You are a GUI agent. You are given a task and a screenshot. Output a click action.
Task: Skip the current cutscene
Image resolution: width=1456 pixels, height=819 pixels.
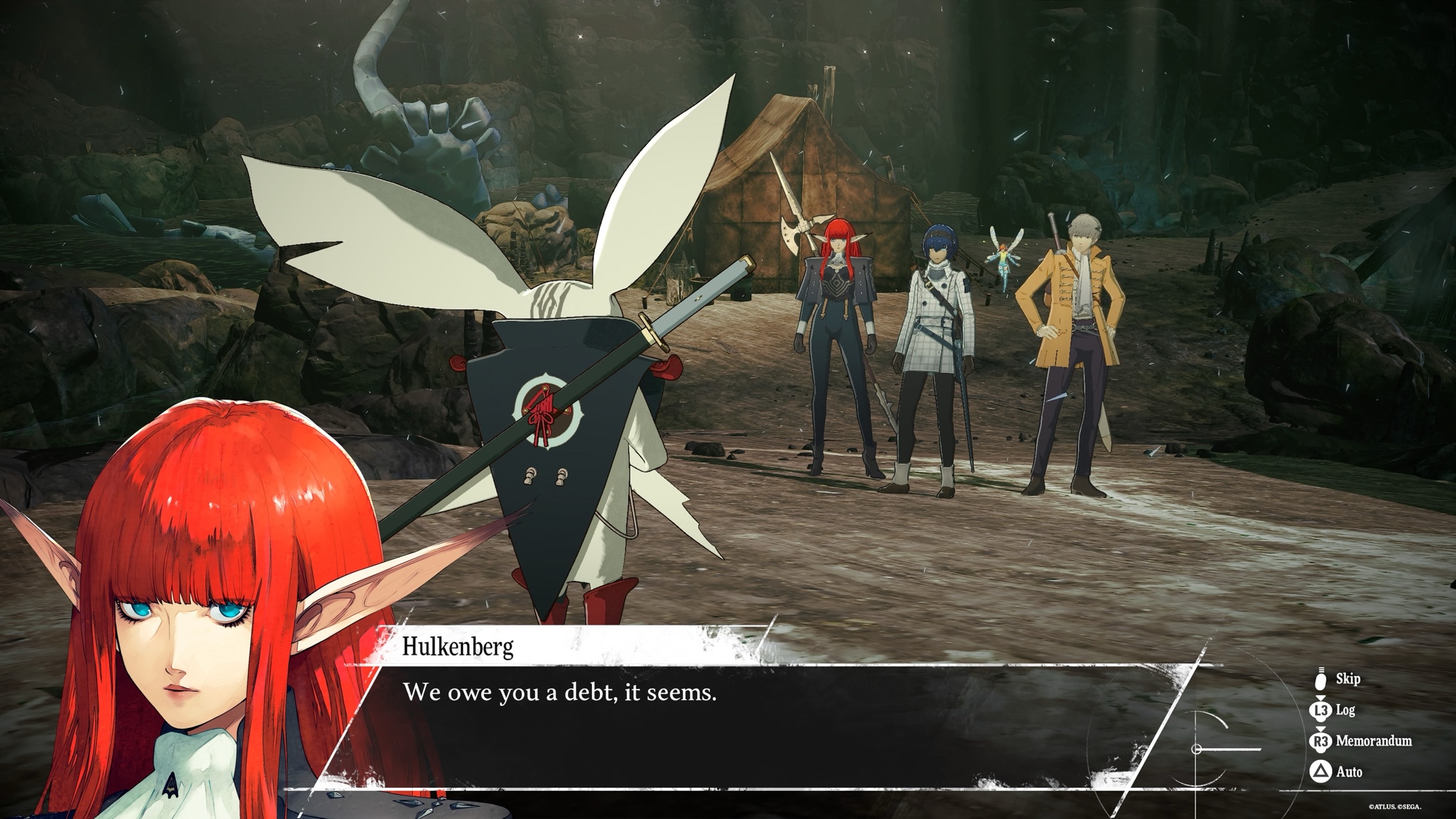click(x=1338, y=679)
